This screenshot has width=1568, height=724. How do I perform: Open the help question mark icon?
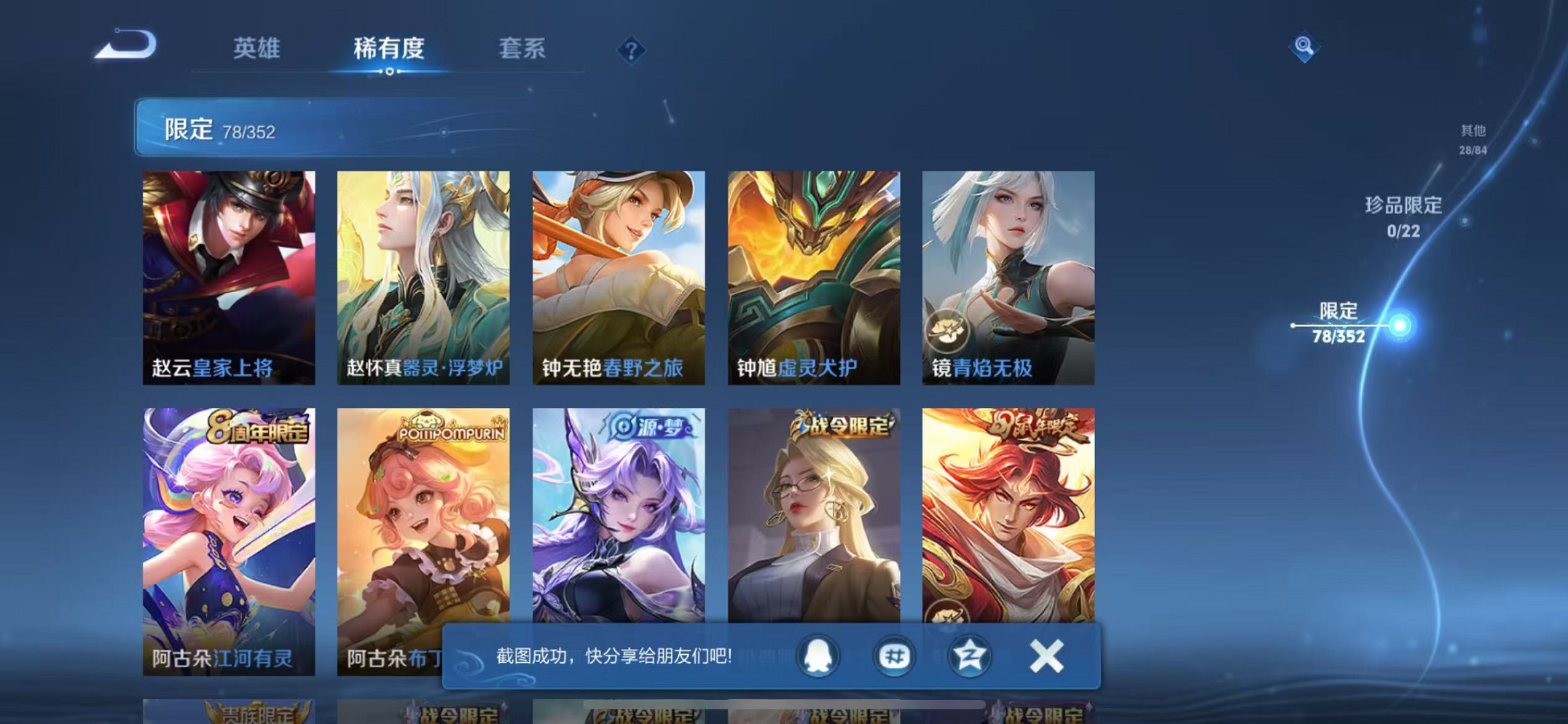[x=631, y=50]
